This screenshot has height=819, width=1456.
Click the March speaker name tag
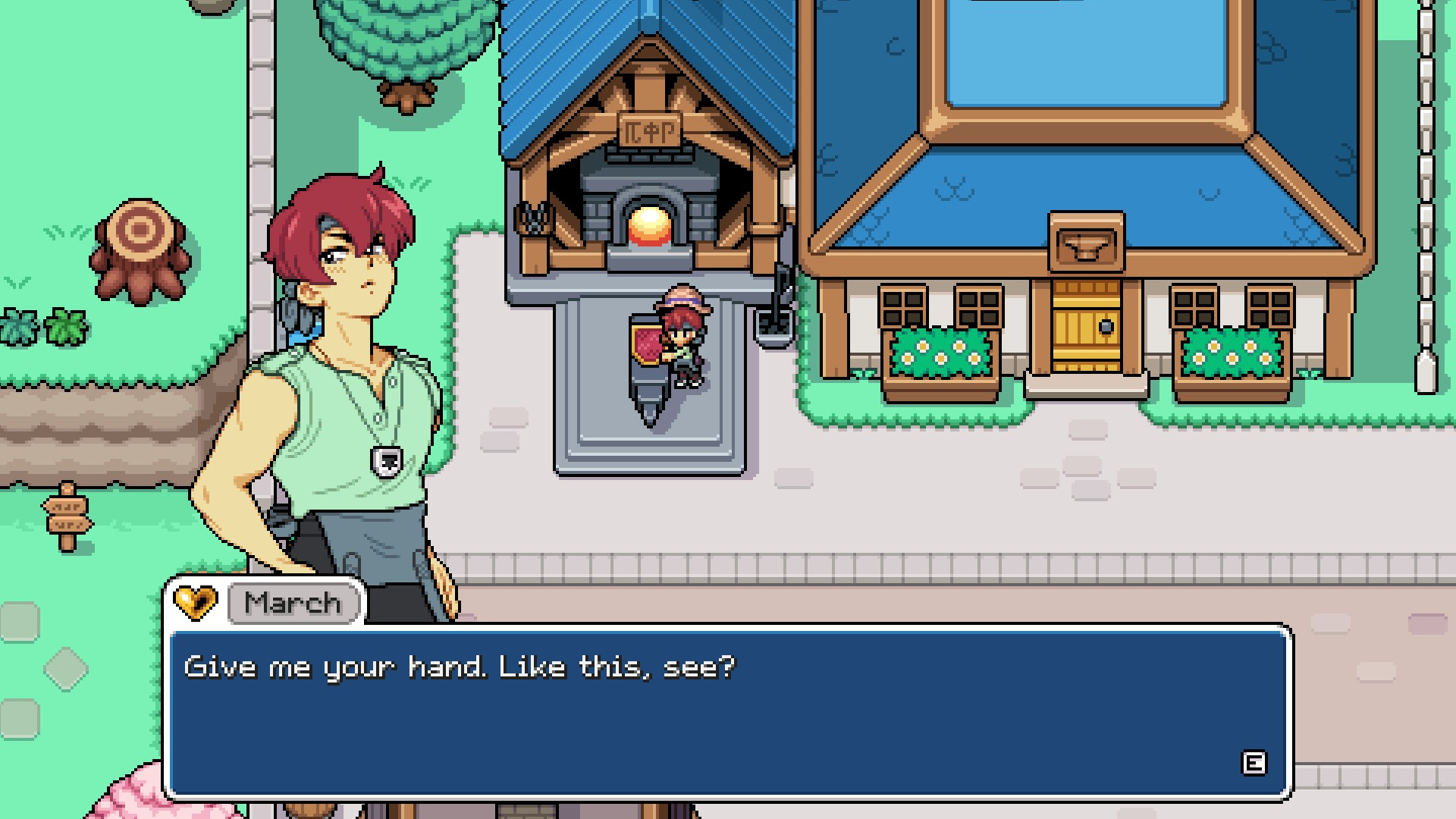(x=293, y=604)
